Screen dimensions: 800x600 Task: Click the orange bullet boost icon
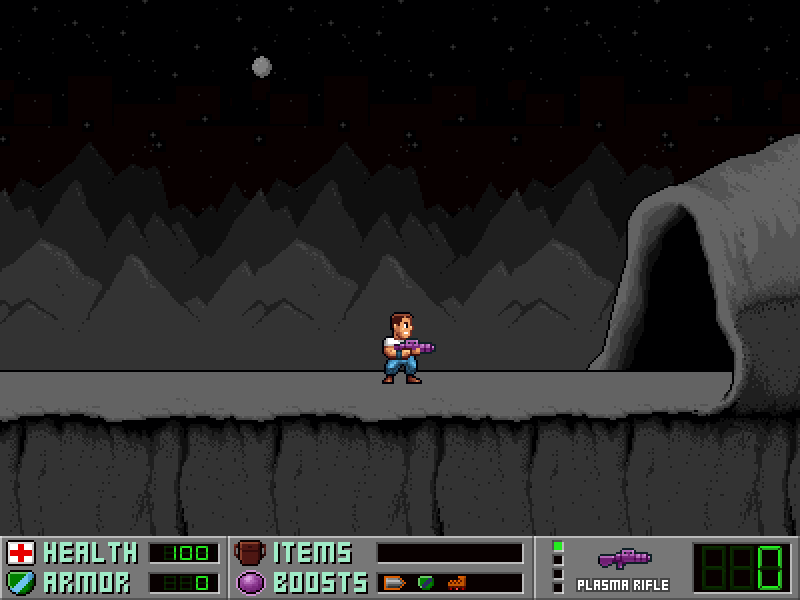[394, 582]
